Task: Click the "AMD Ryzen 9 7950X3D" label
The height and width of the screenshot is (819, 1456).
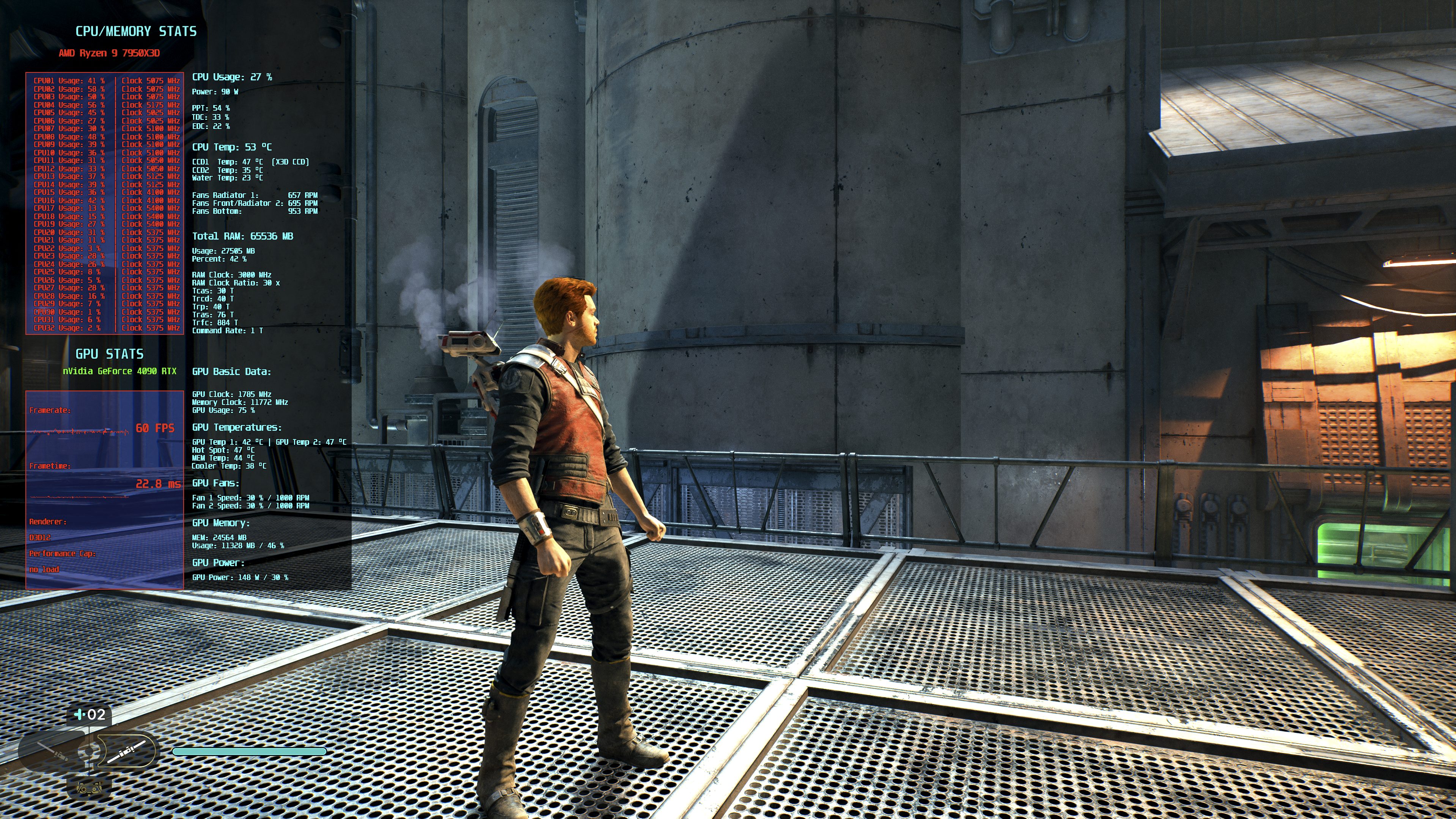Action: click(110, 54)
